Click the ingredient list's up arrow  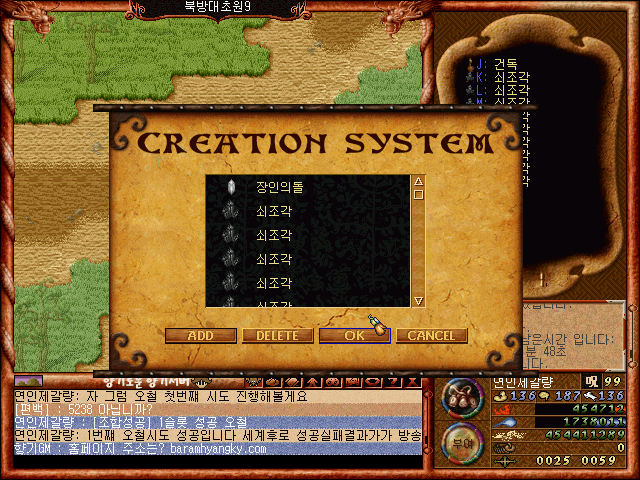point(419,182)
